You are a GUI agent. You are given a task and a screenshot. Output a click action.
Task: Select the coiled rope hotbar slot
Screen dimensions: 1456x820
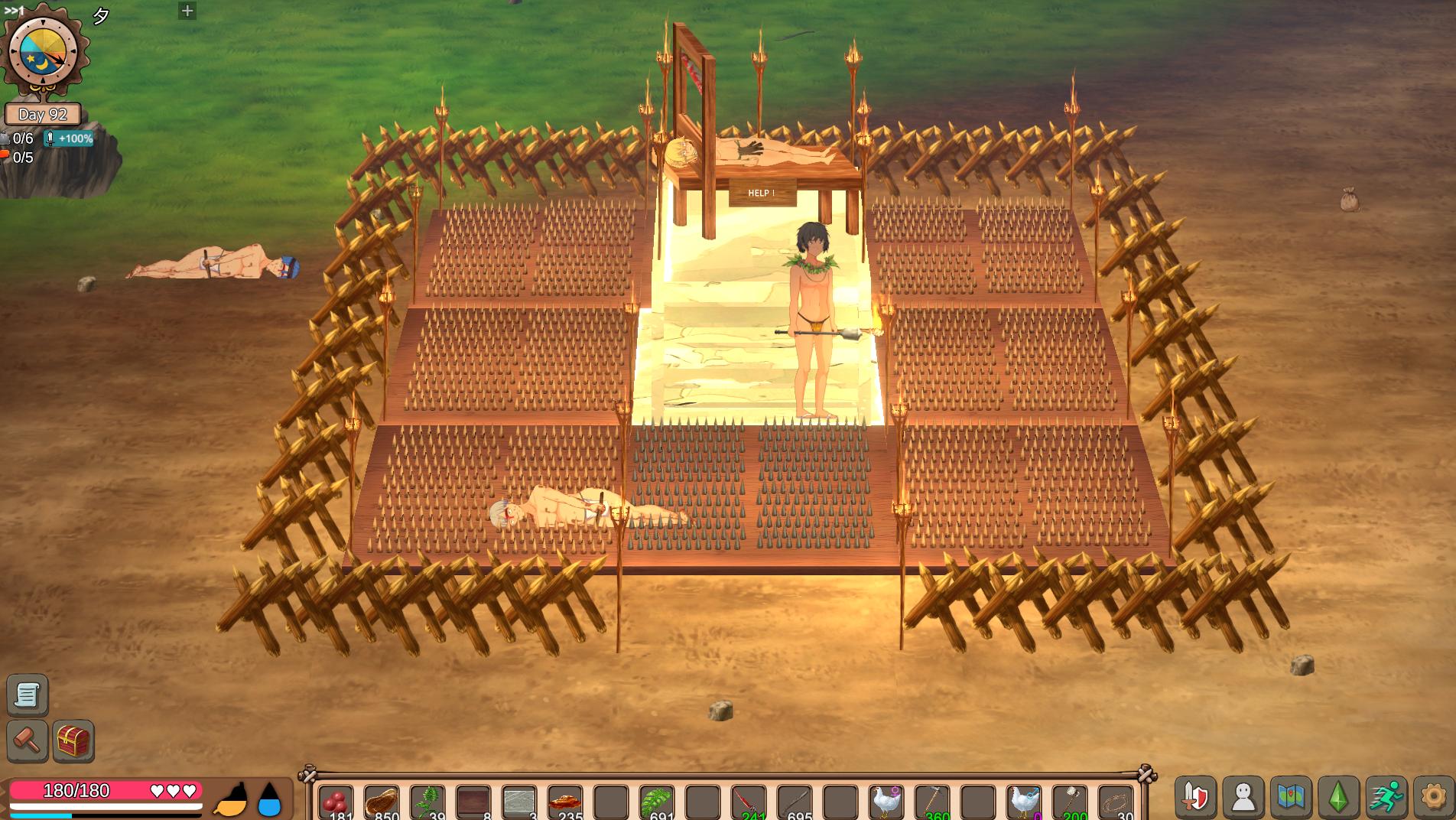pyautogui.click(x=1116, y=803)
